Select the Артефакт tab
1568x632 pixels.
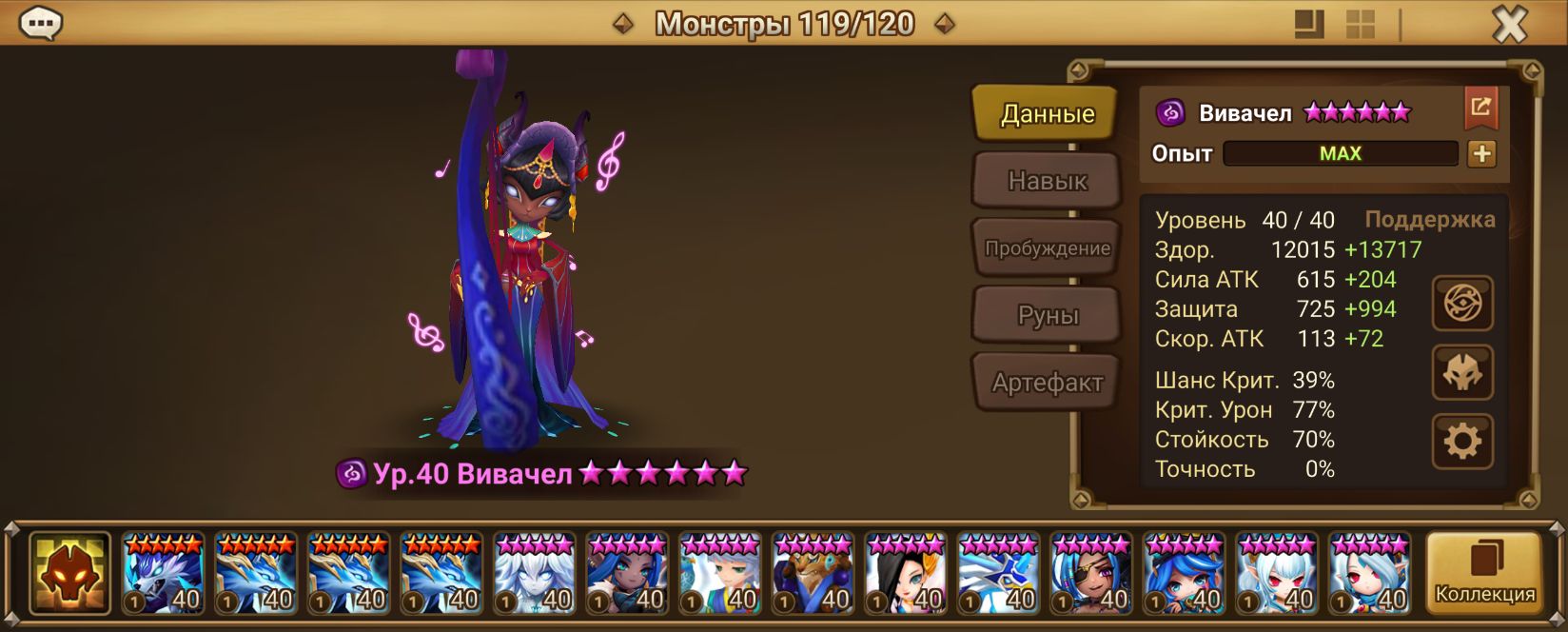click(x=1047, y=383)
